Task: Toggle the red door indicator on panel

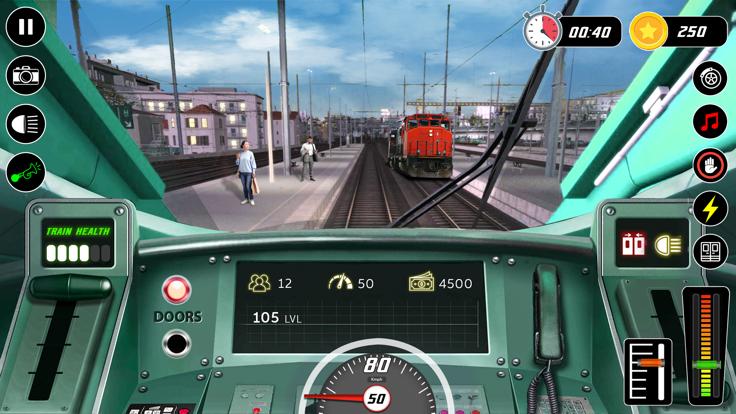Action: [632, 243]
